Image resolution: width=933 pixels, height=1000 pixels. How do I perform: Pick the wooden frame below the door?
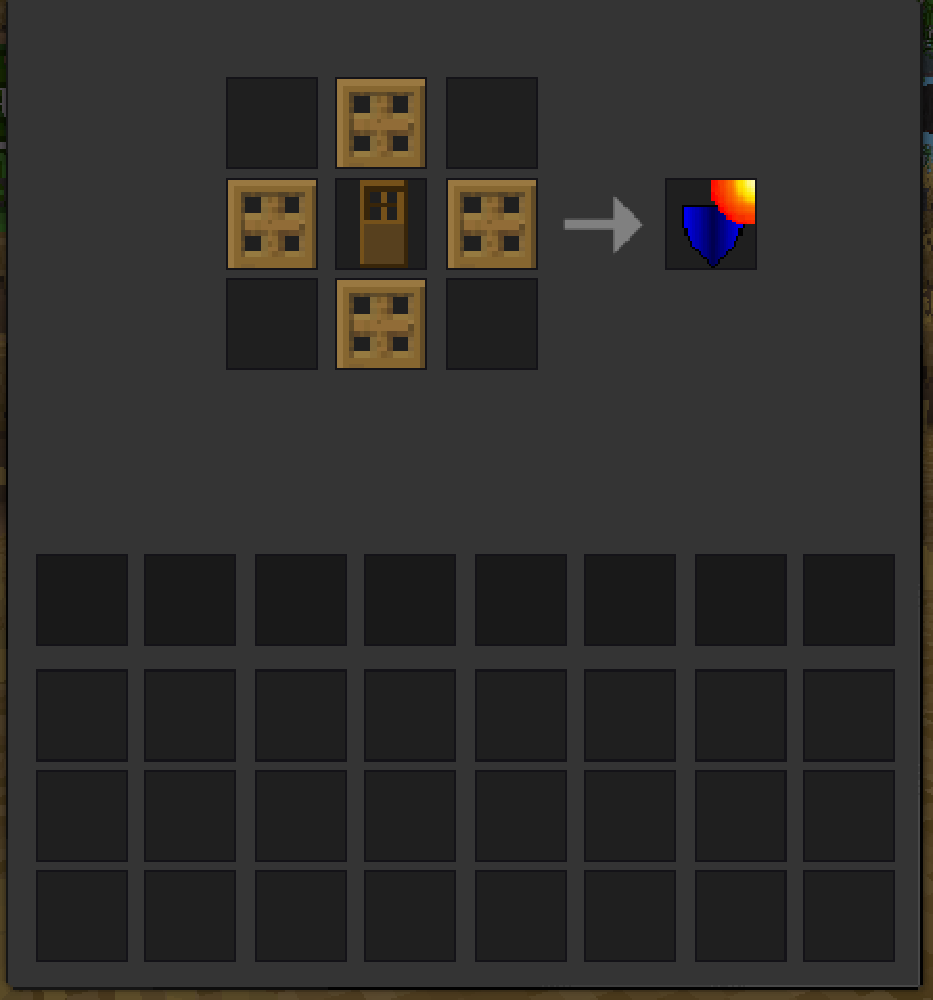point(382,324)
